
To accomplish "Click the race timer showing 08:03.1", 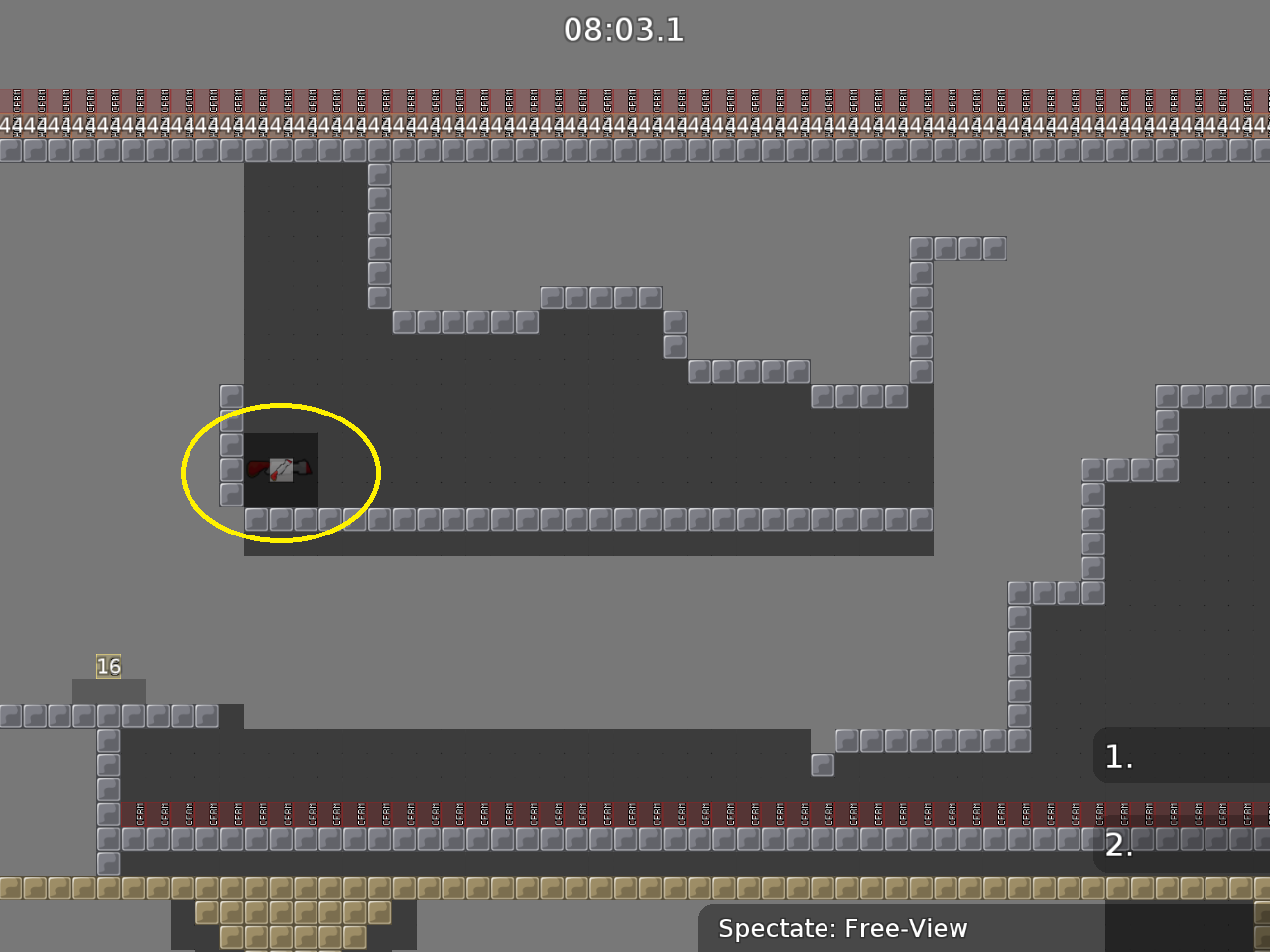I will 624,30.
